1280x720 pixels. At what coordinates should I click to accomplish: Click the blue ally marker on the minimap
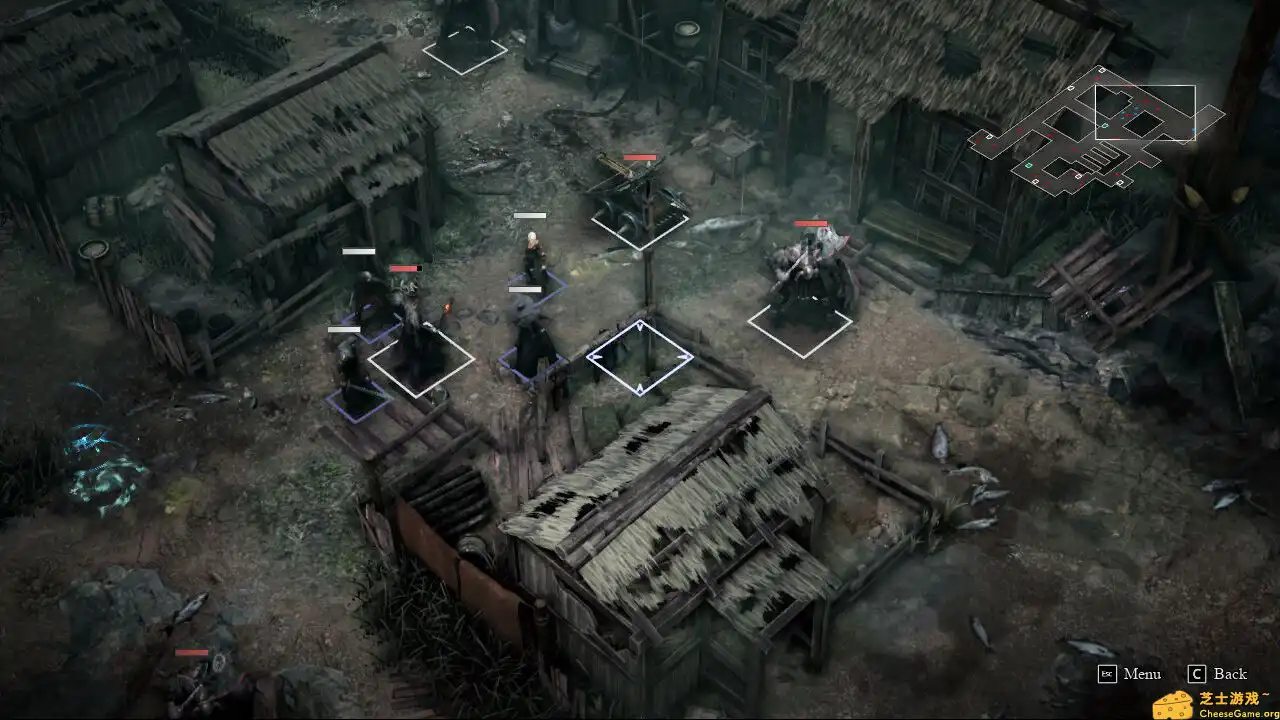pos(1135,109)
